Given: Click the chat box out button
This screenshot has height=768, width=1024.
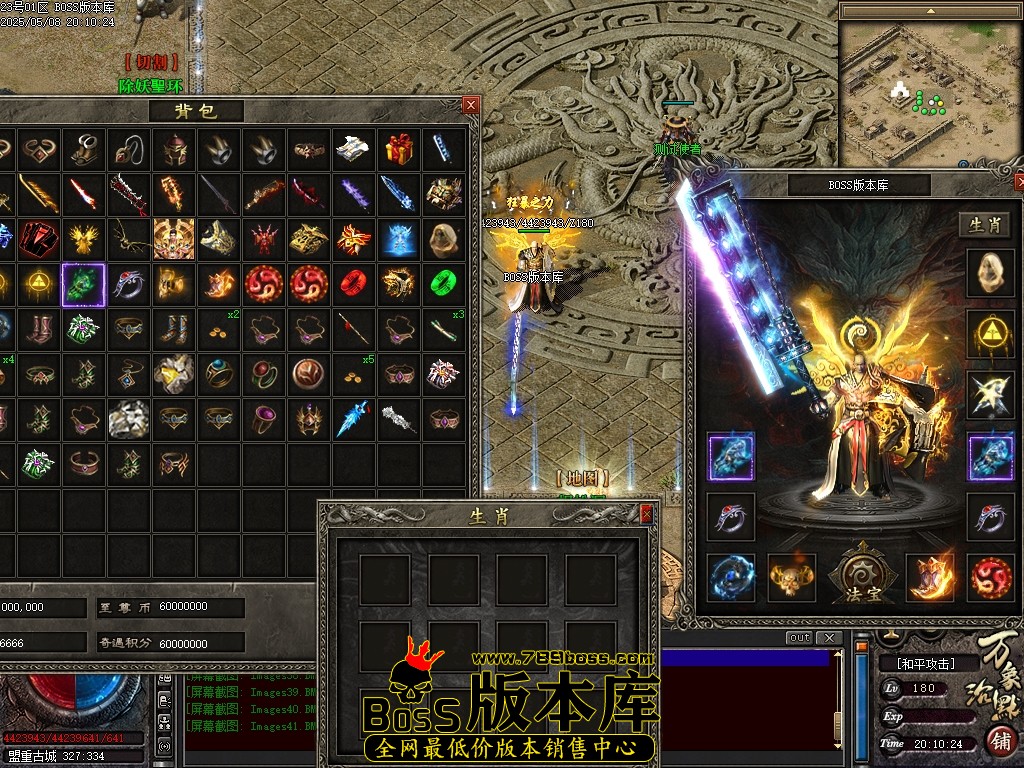Looking at the screenshot, I should point(799,638).
